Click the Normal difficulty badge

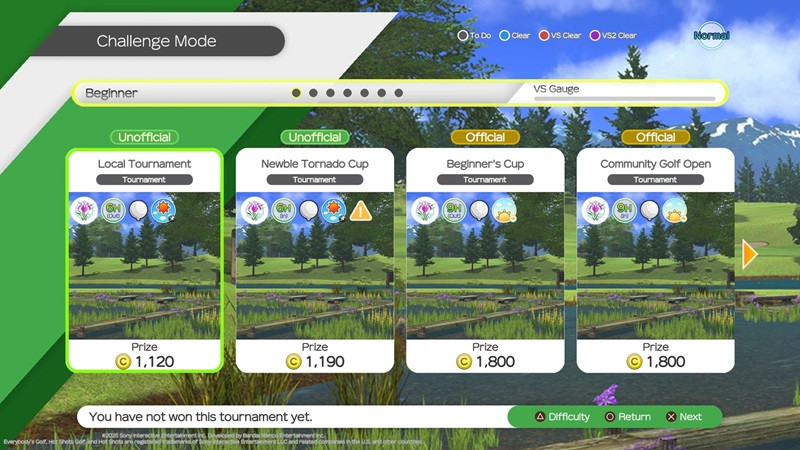(x=711, y=36)
